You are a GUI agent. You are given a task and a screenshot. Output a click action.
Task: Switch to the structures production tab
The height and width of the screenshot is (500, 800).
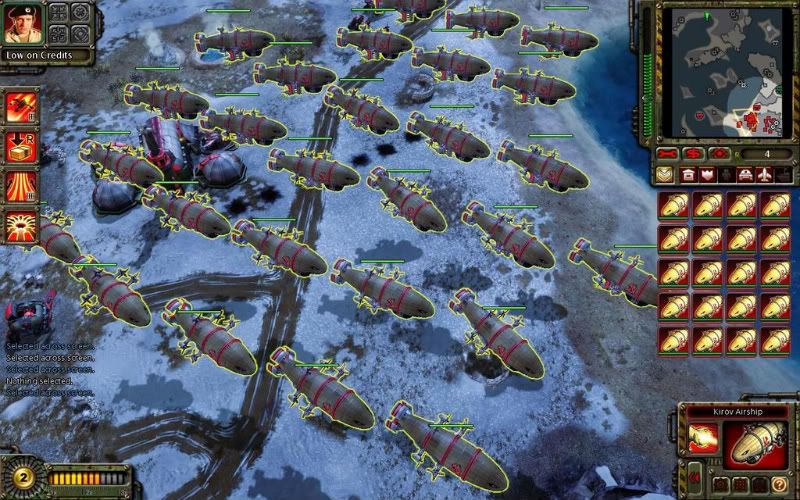click(x=688, y=175)
